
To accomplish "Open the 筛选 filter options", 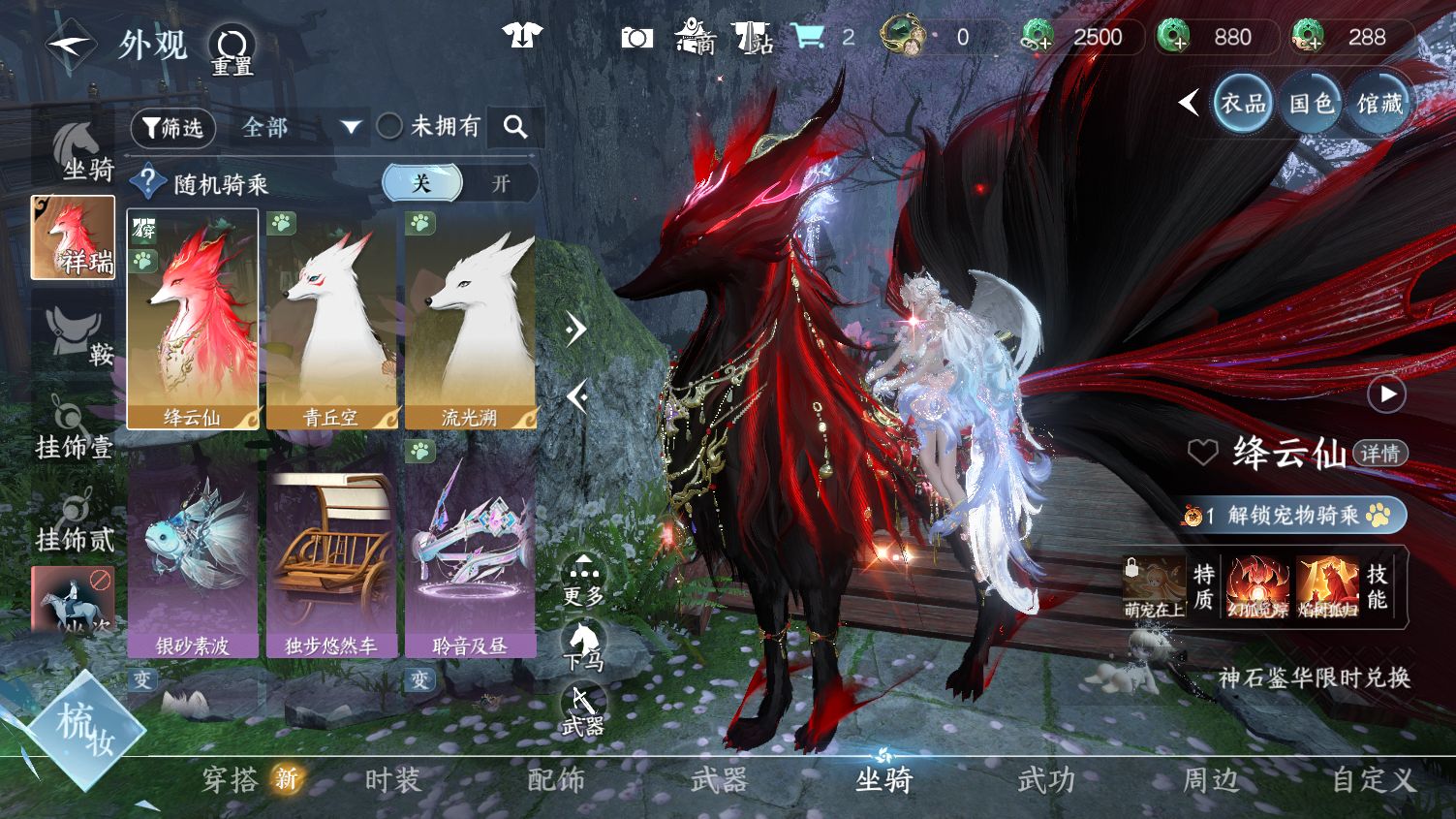I will coord(173,128).
